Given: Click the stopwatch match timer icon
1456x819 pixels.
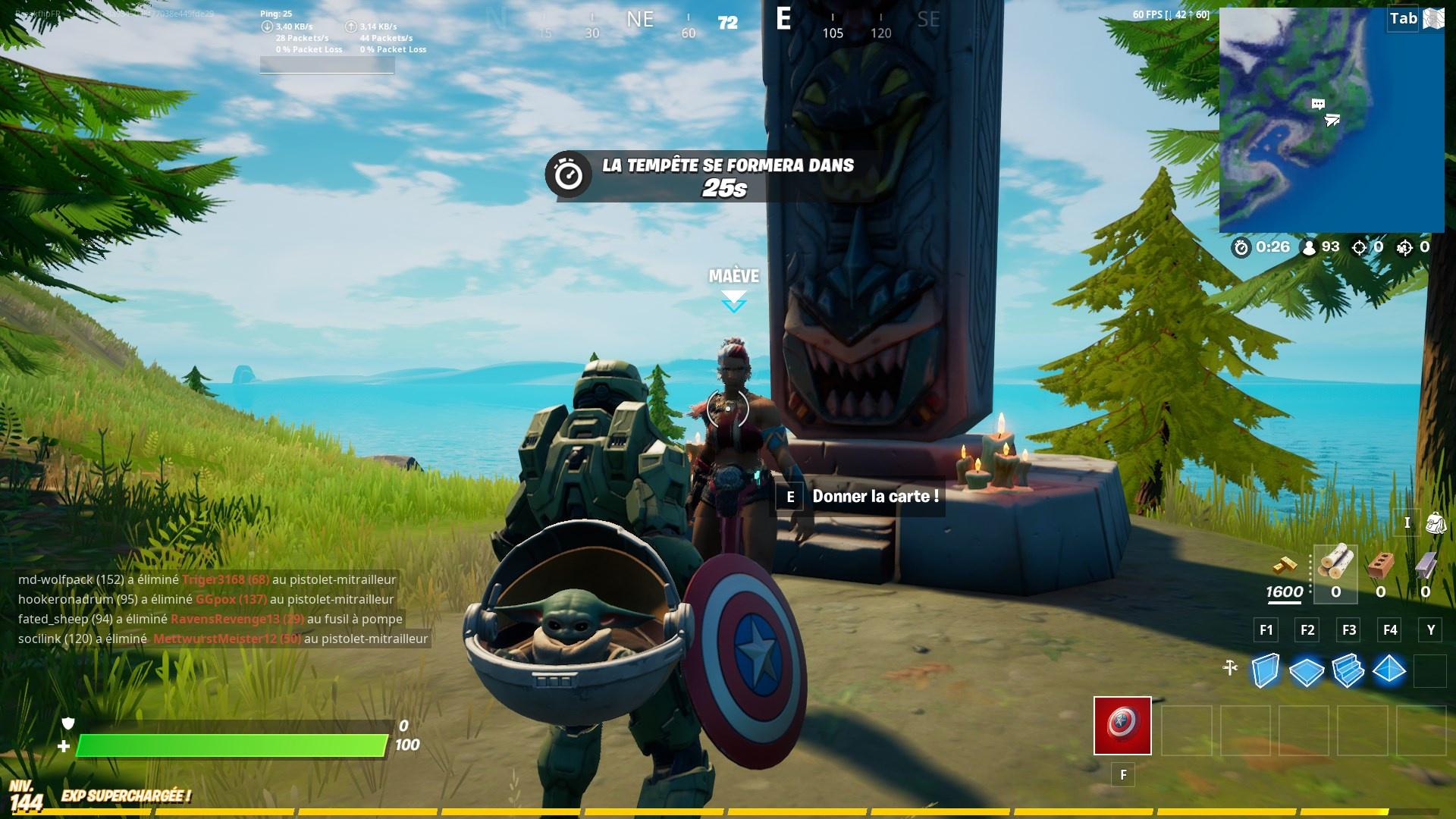Looking at the screenshot, I should (x=1243, y=246).
